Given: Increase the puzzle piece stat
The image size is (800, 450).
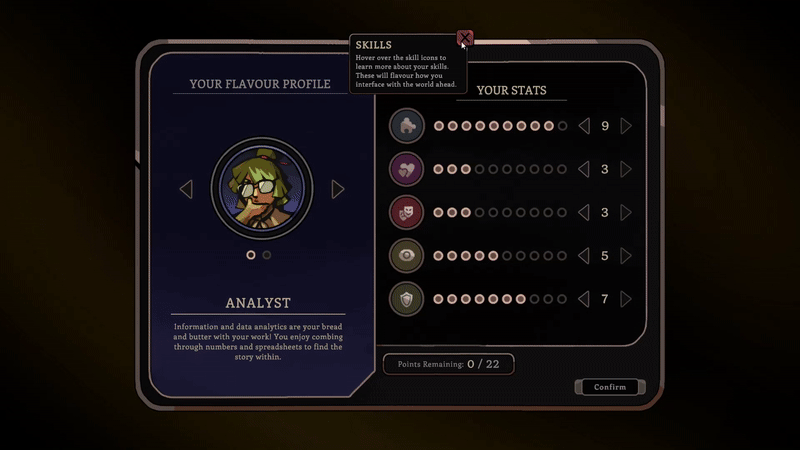Looking at the screenshot, I should coord(626,126).
